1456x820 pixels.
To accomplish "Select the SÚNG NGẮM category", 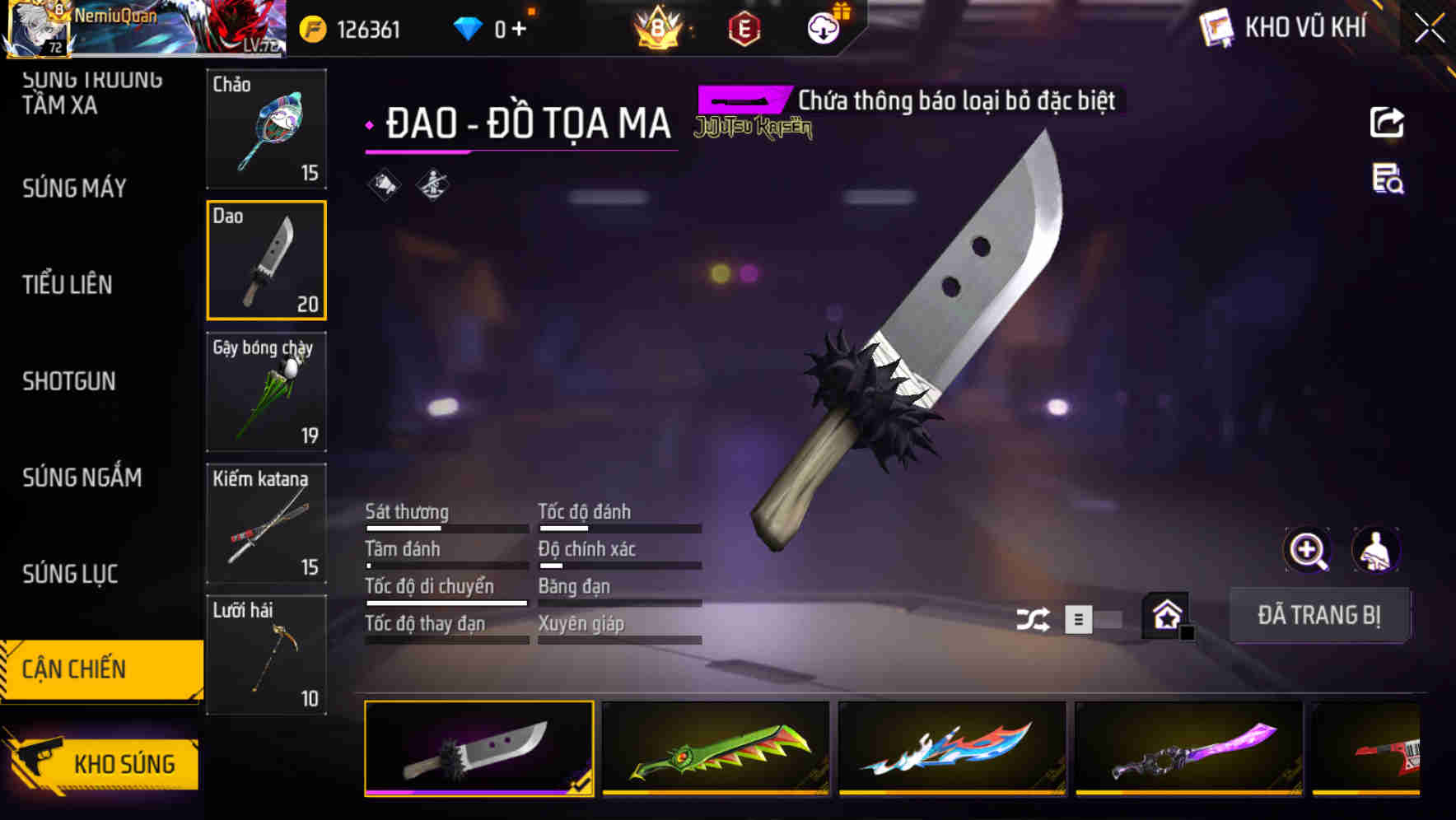I will coord(81,478).
